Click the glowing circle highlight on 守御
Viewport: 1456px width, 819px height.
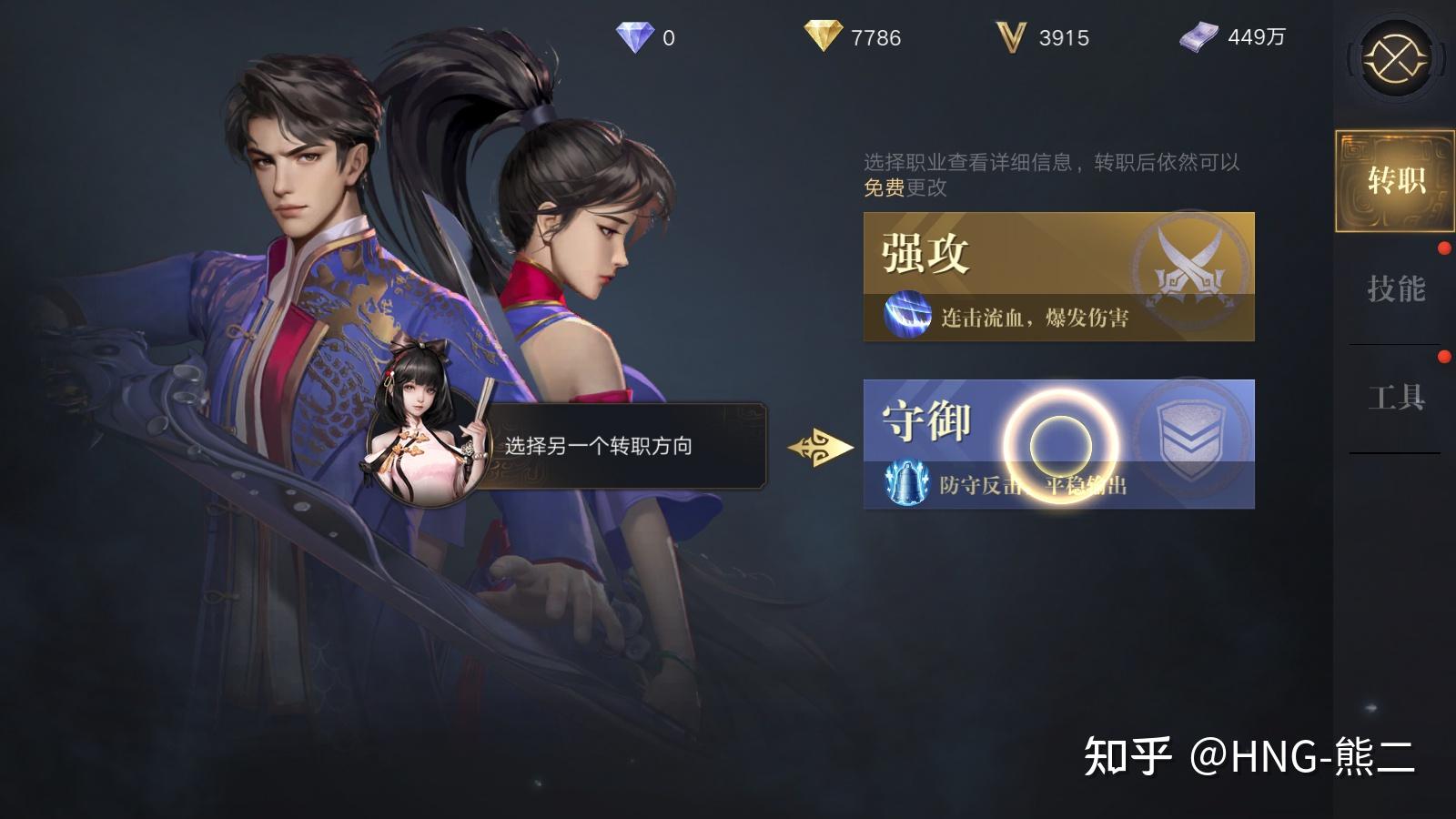[x=1058, y=444]
